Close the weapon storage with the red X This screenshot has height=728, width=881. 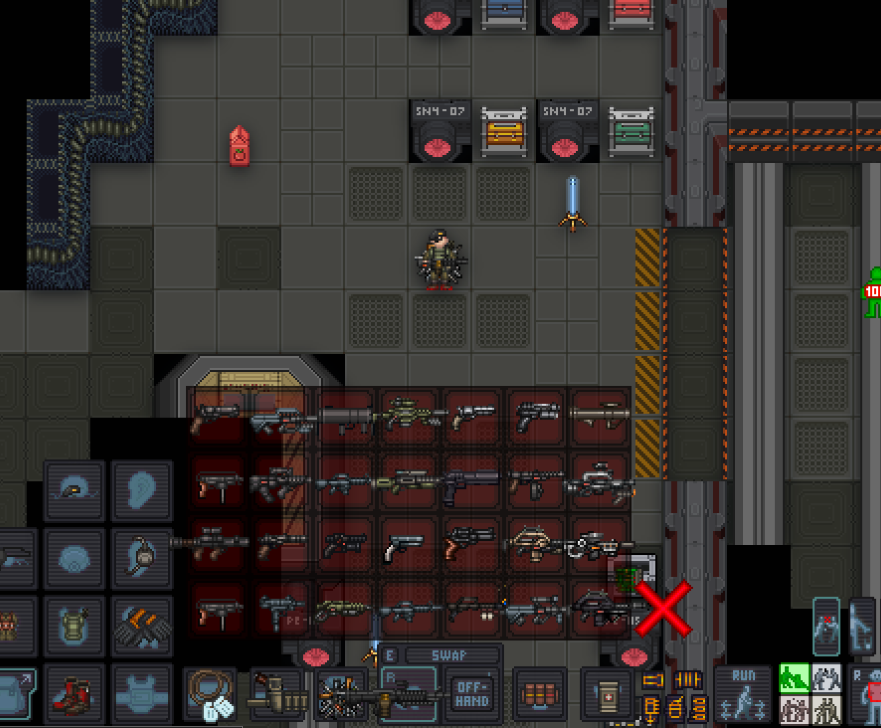[x=661, y=610]
